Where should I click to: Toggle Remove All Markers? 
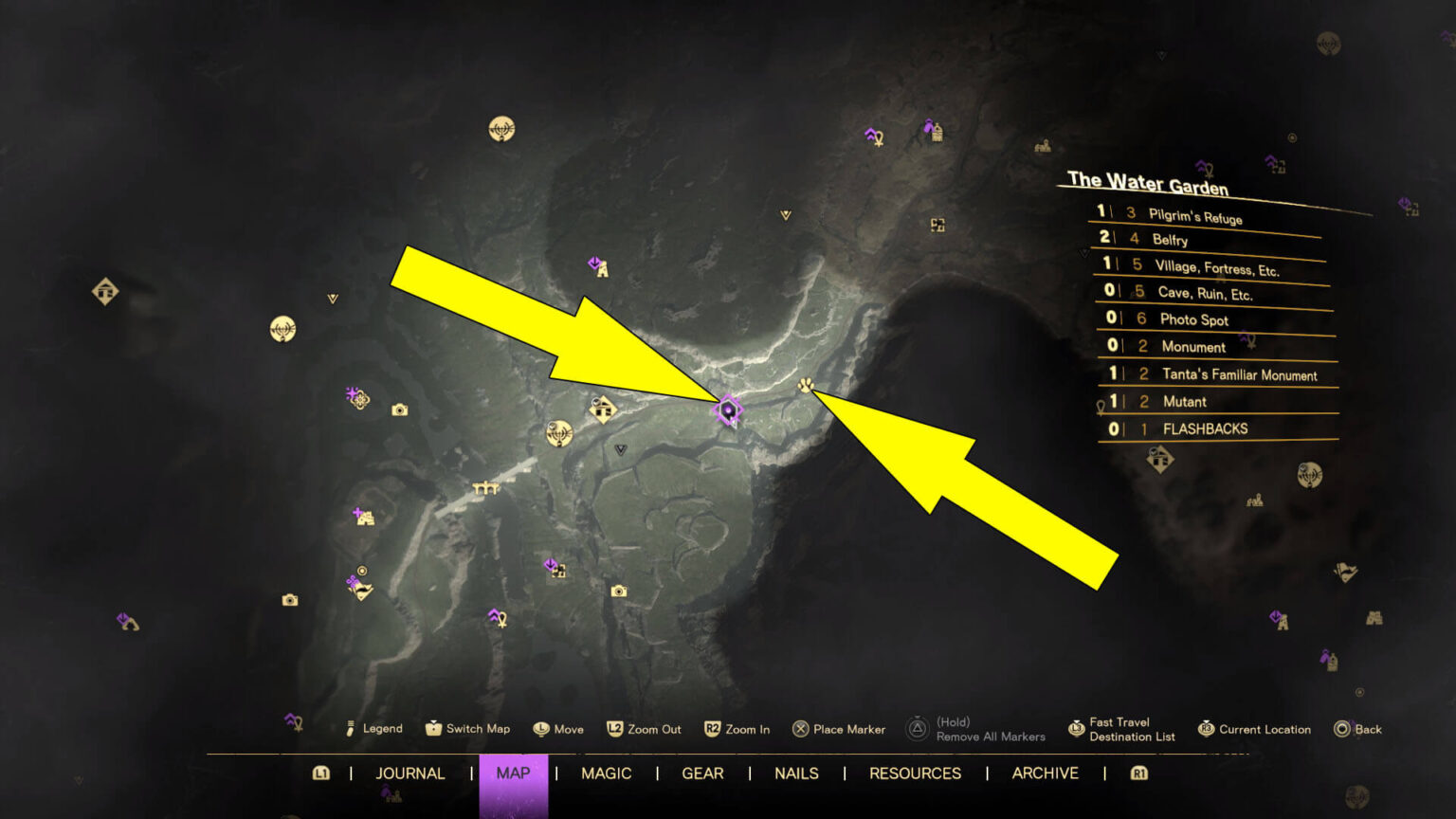coord(917,729)
